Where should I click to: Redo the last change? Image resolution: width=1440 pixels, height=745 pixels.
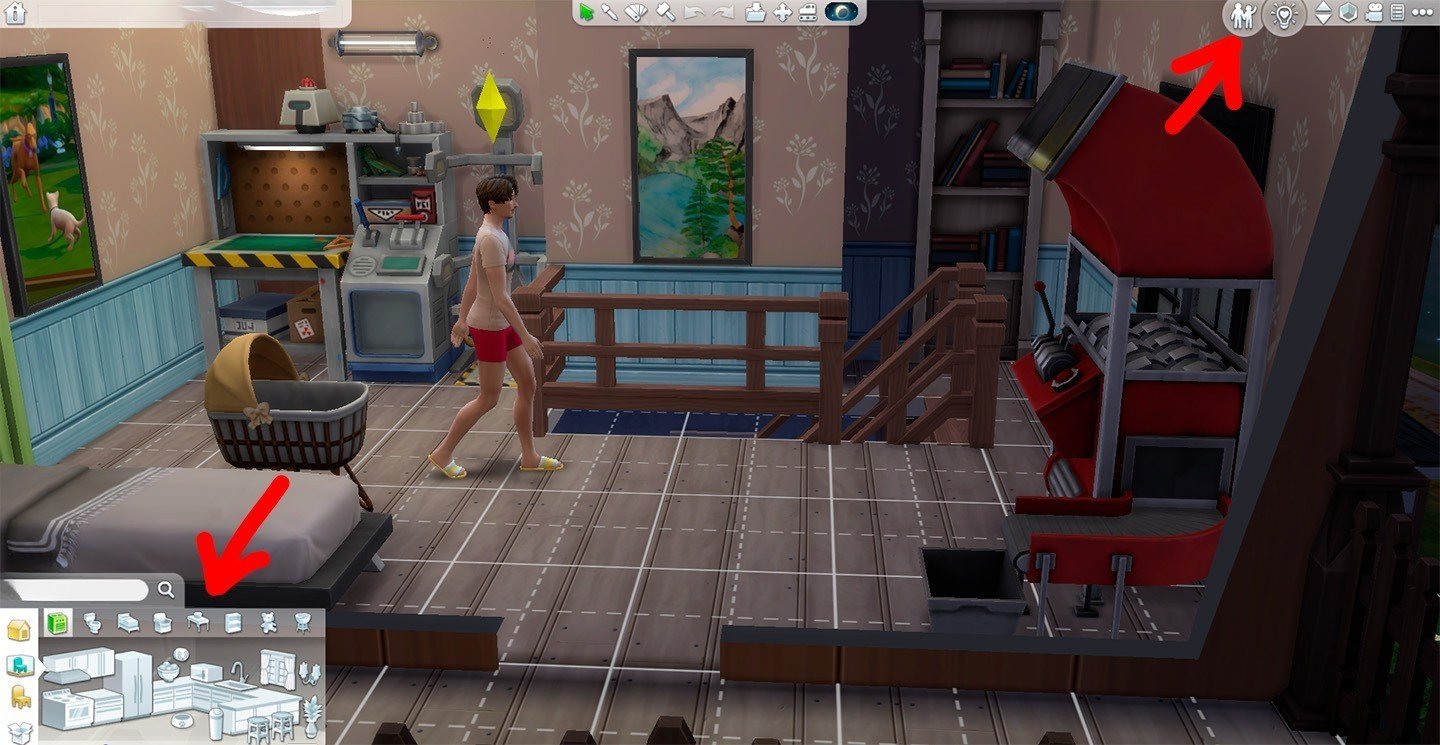coord(721,12)
